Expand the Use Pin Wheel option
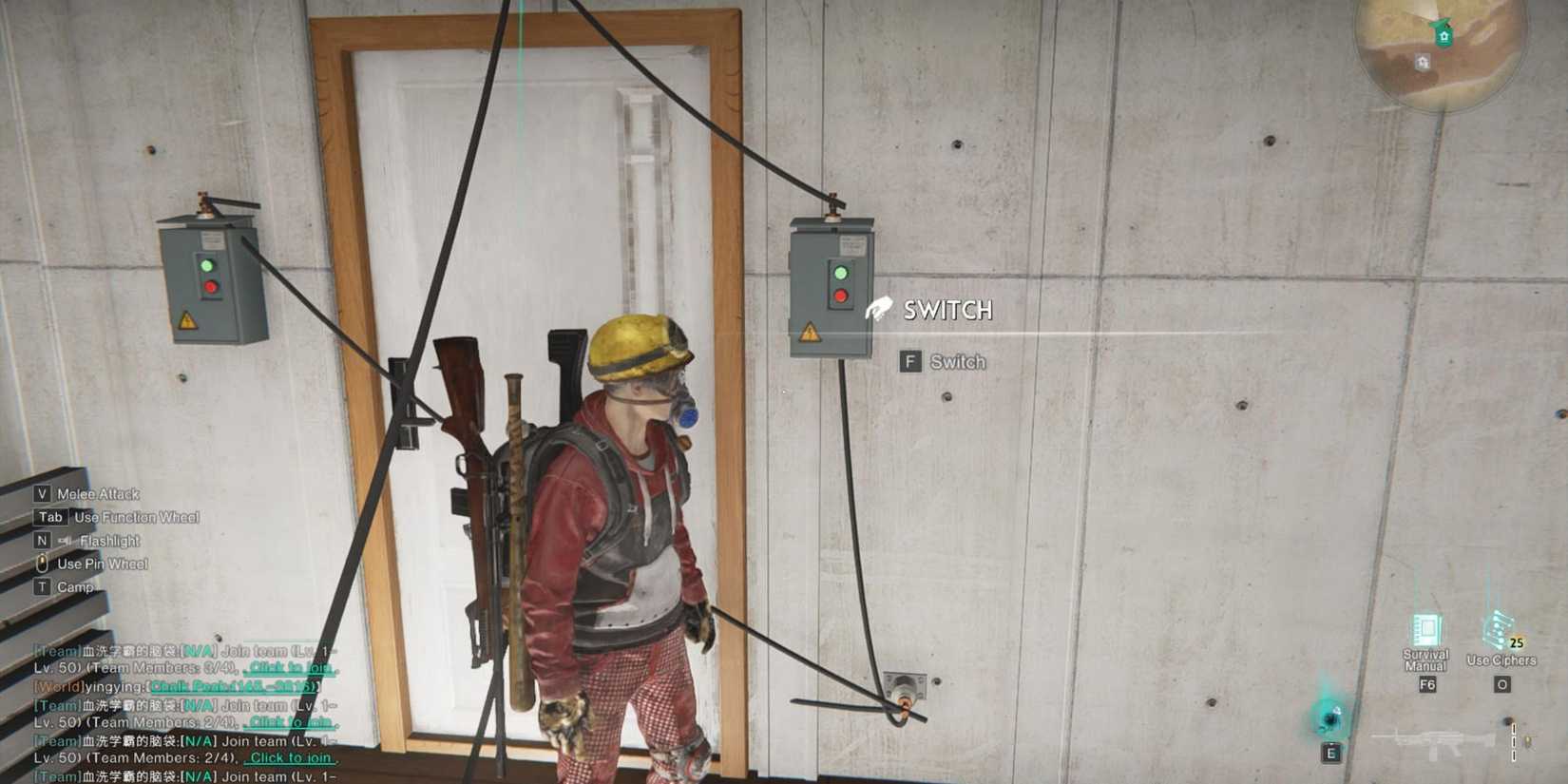This screenshot has height=784, width=1568. click(x=101, y=563)
